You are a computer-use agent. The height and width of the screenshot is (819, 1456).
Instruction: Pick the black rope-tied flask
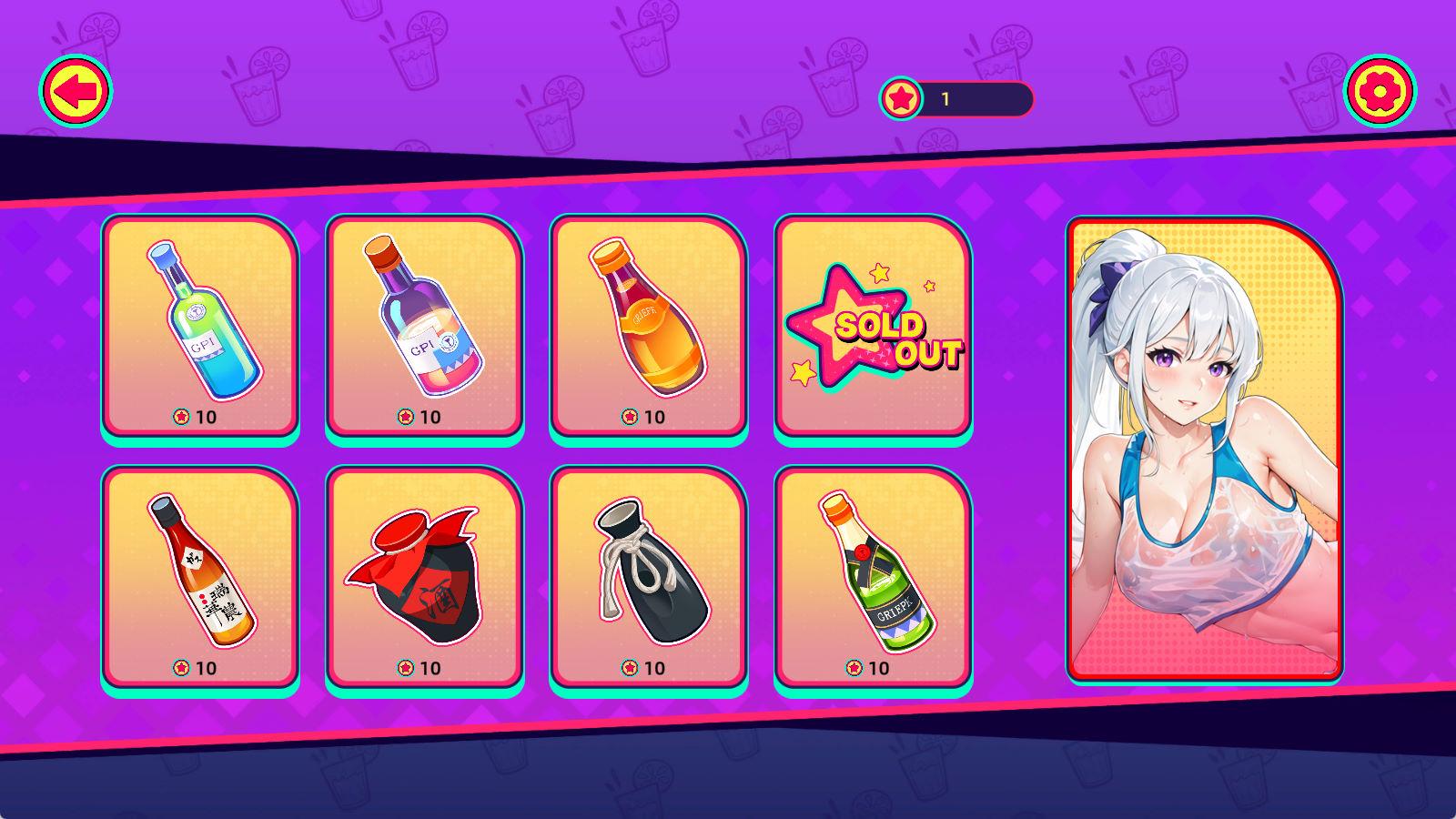click(648, 578)
